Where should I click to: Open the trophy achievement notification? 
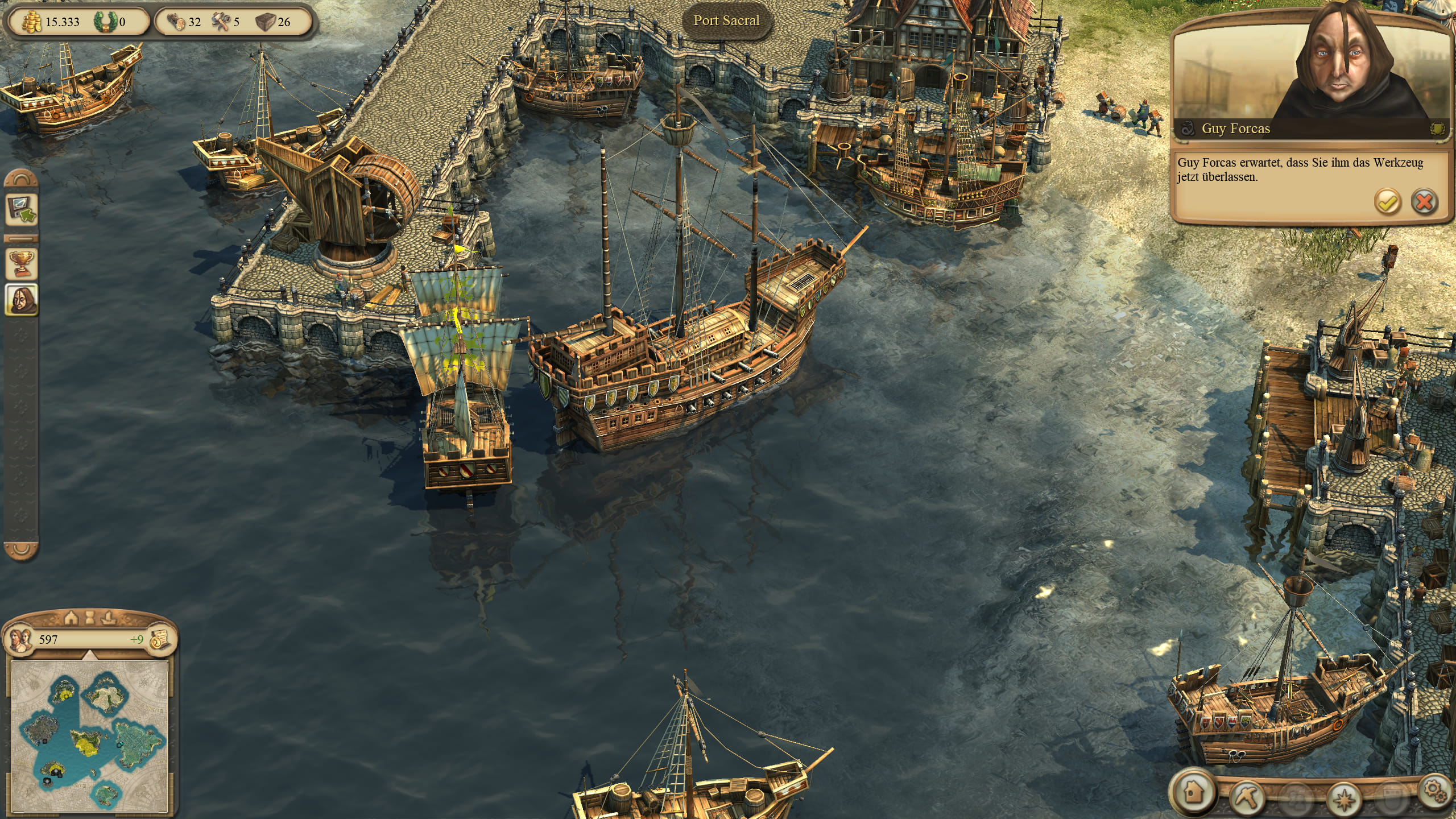coord(22,263)
